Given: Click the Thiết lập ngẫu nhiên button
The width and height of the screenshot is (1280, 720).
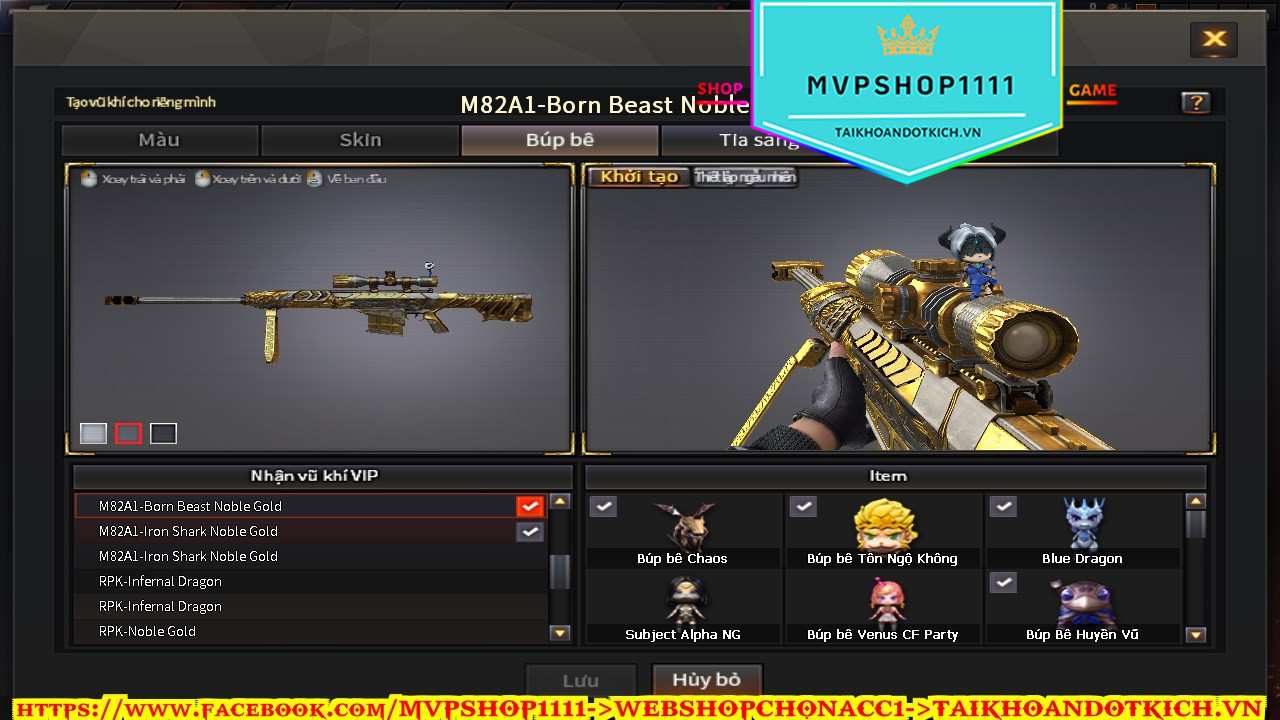Looking at the screenshot, I should click(745, 177).
